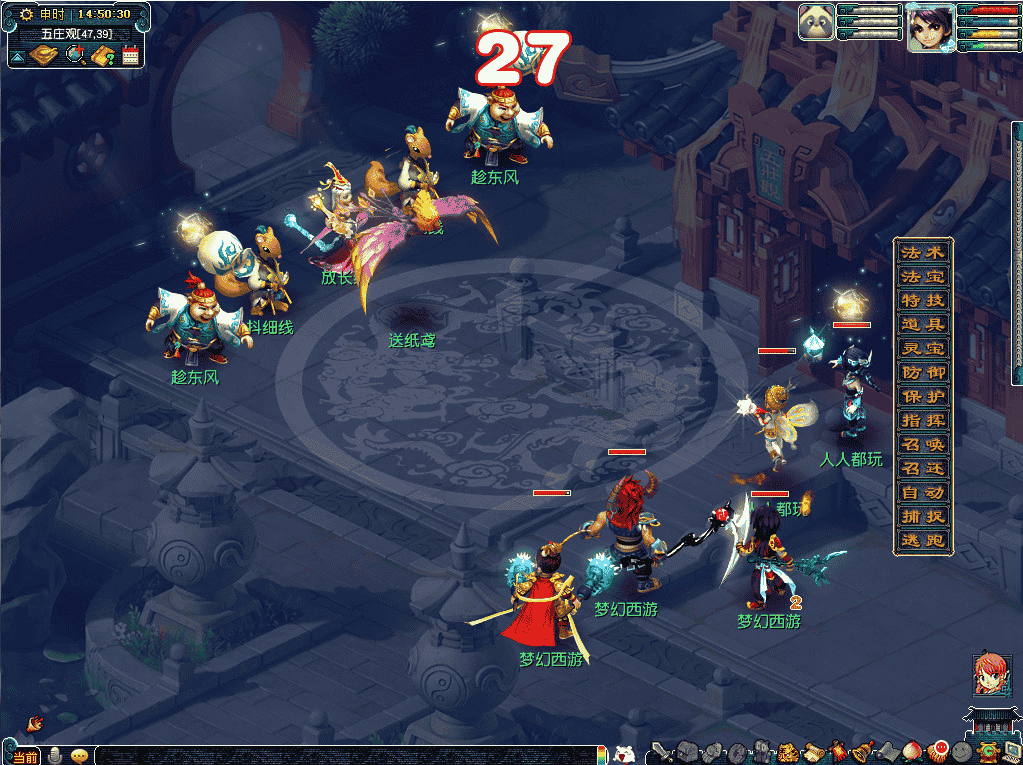Viewport: 1023px width, 765px height.
Task: Click the player character portrait
Action: (x=930, y=27)
